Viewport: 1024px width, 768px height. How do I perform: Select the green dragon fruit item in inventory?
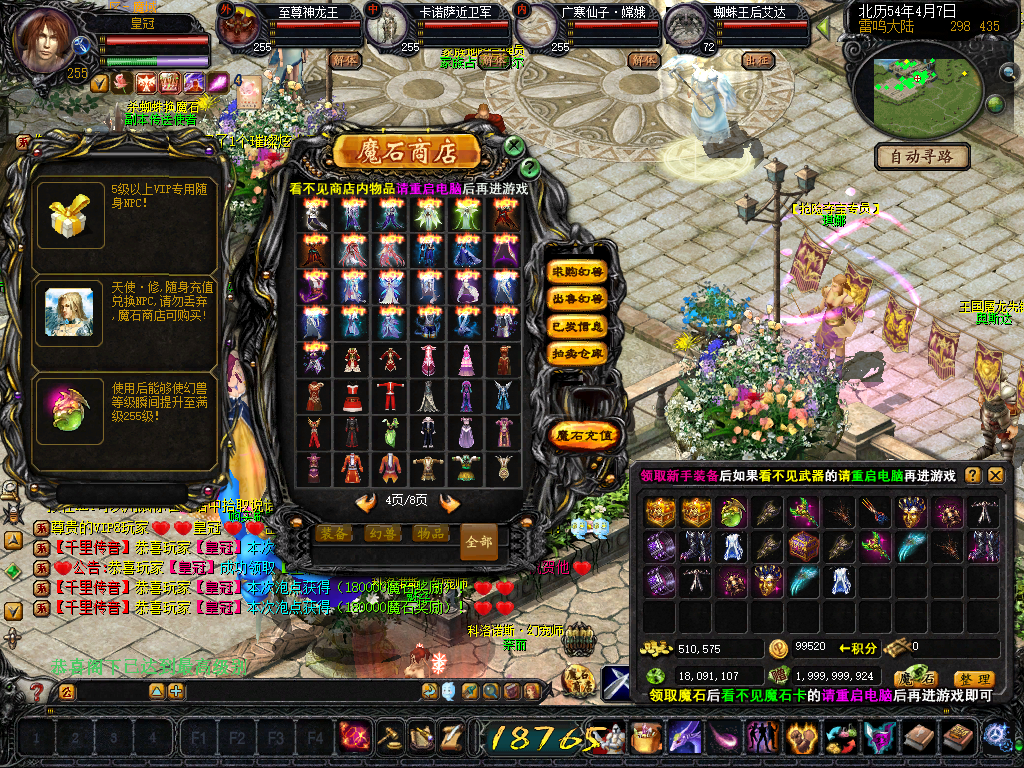(x=731, y=513)
